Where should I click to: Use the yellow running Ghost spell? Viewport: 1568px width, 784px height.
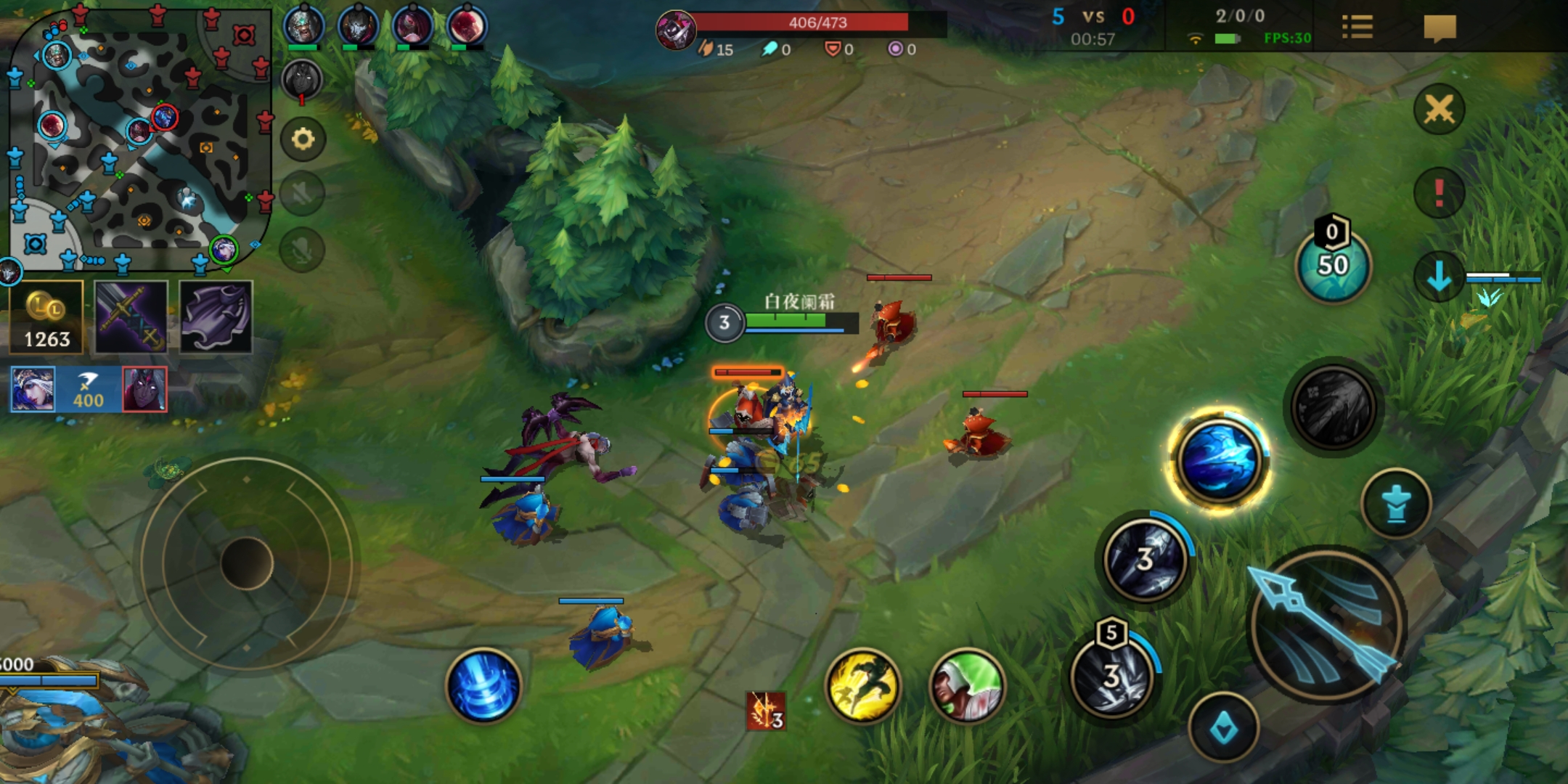pyautogui.click(x=863, y=686)
